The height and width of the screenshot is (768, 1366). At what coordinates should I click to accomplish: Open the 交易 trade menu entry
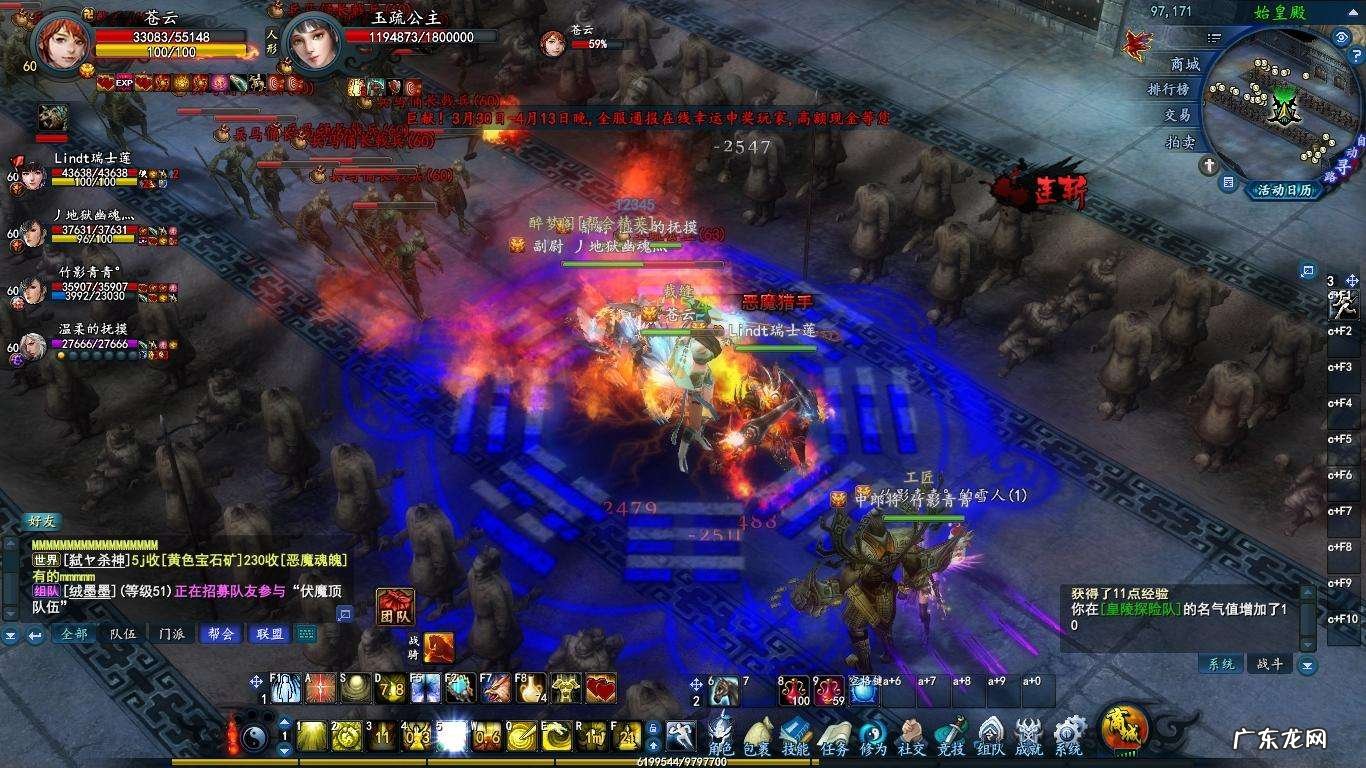(x=1177, y=116)
